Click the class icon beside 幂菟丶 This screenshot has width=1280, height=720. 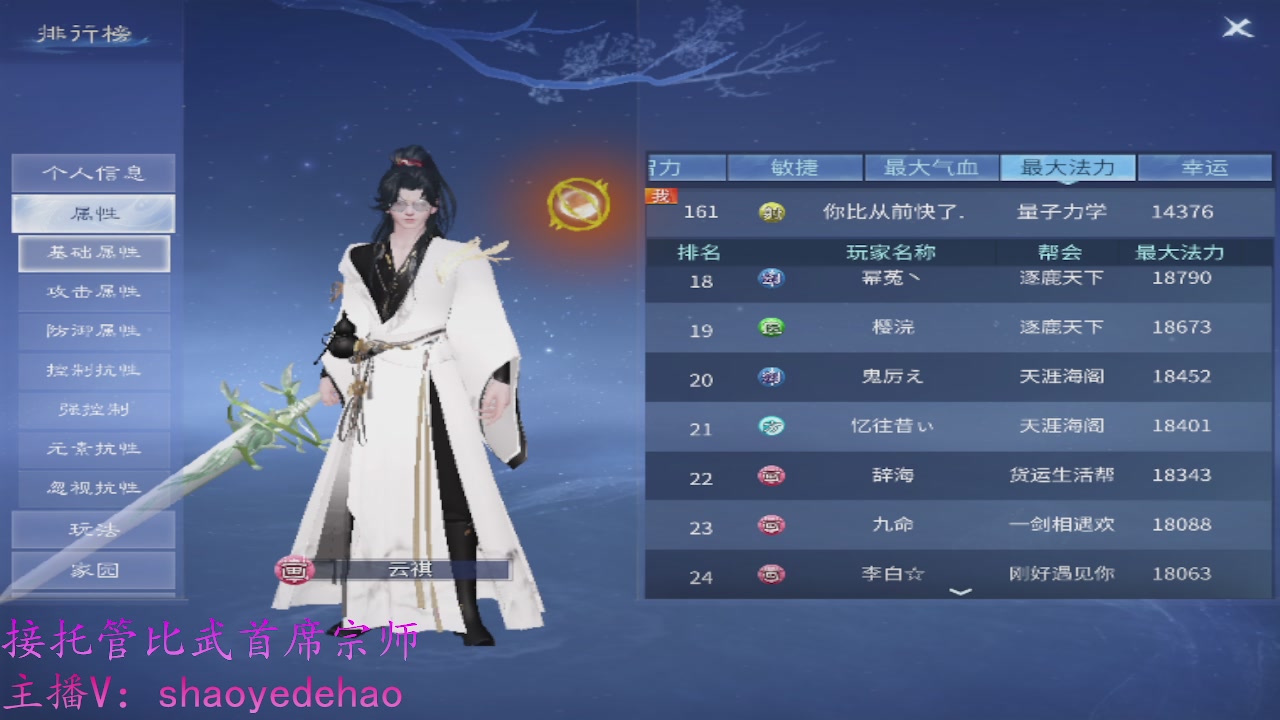coord(770,279)
